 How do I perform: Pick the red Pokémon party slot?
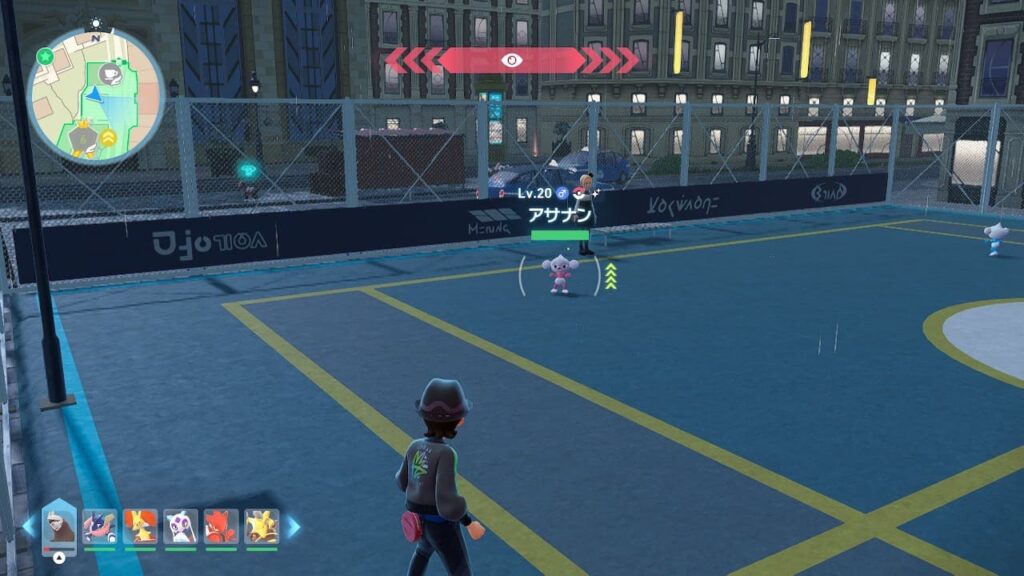tap(220, 526)
